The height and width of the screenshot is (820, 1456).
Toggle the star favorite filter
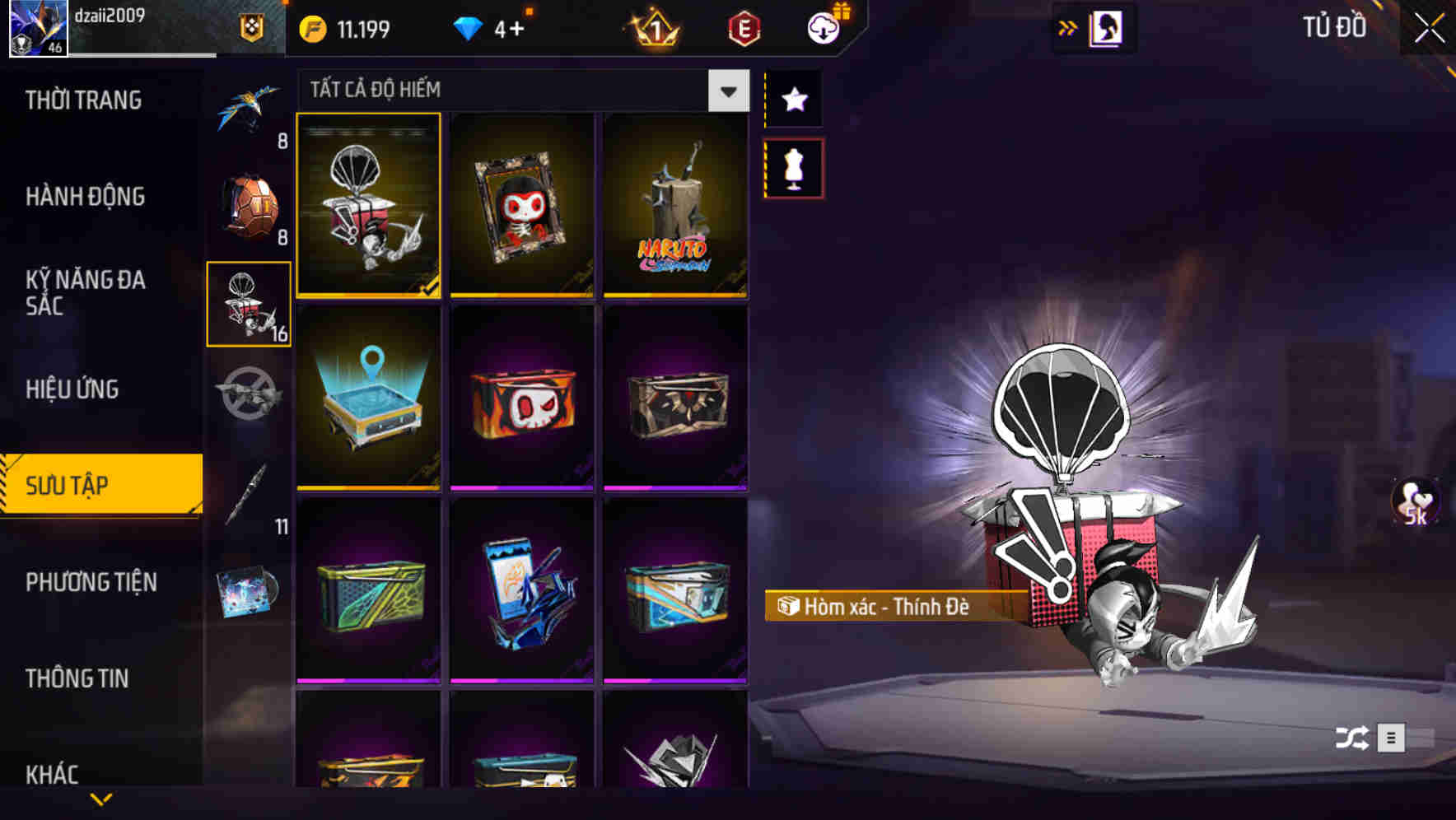(x=793, y=100)
